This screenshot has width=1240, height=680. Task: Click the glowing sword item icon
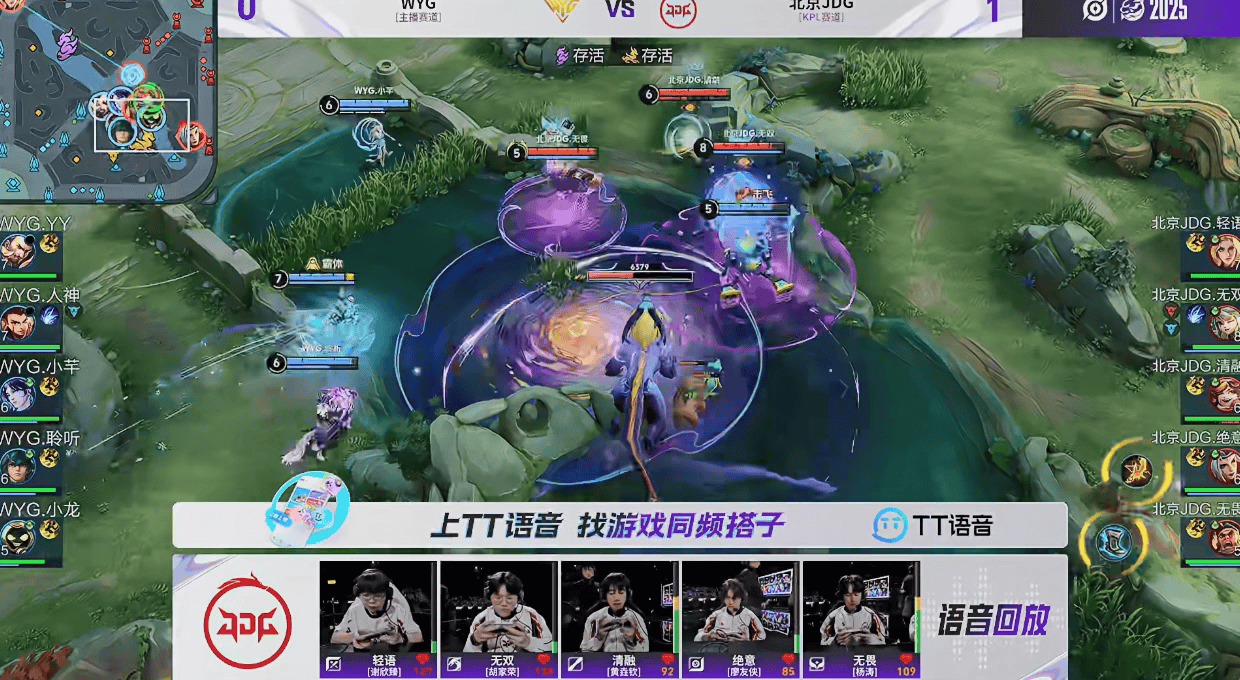1135,471
